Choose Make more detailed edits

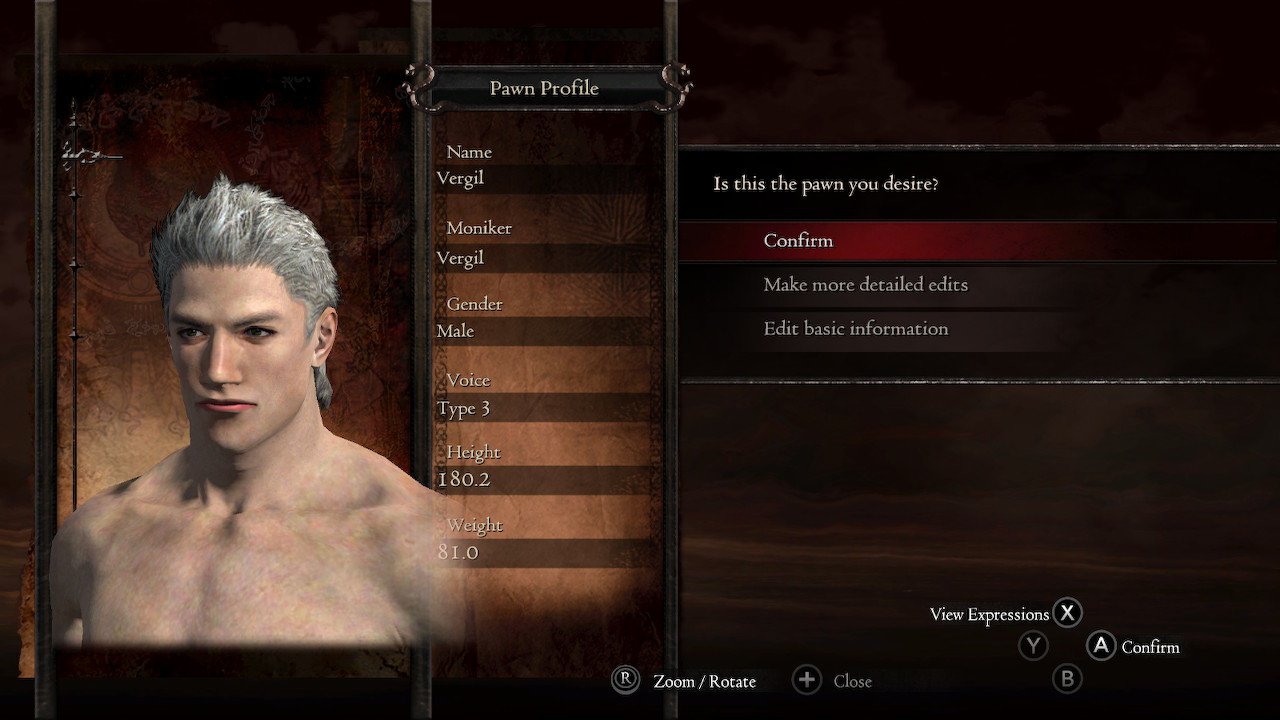click(865, 285)
